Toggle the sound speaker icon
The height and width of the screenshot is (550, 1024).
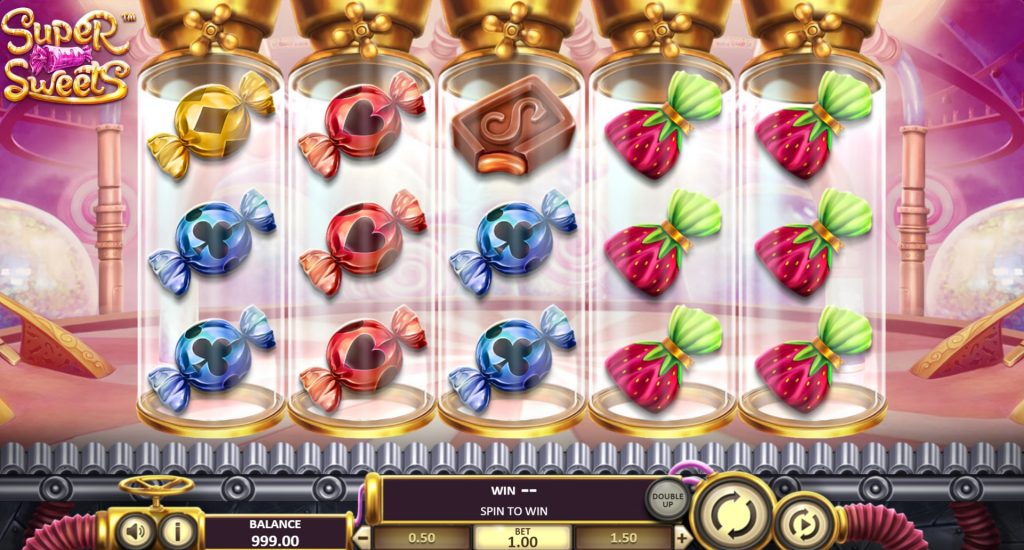[134, 530]
